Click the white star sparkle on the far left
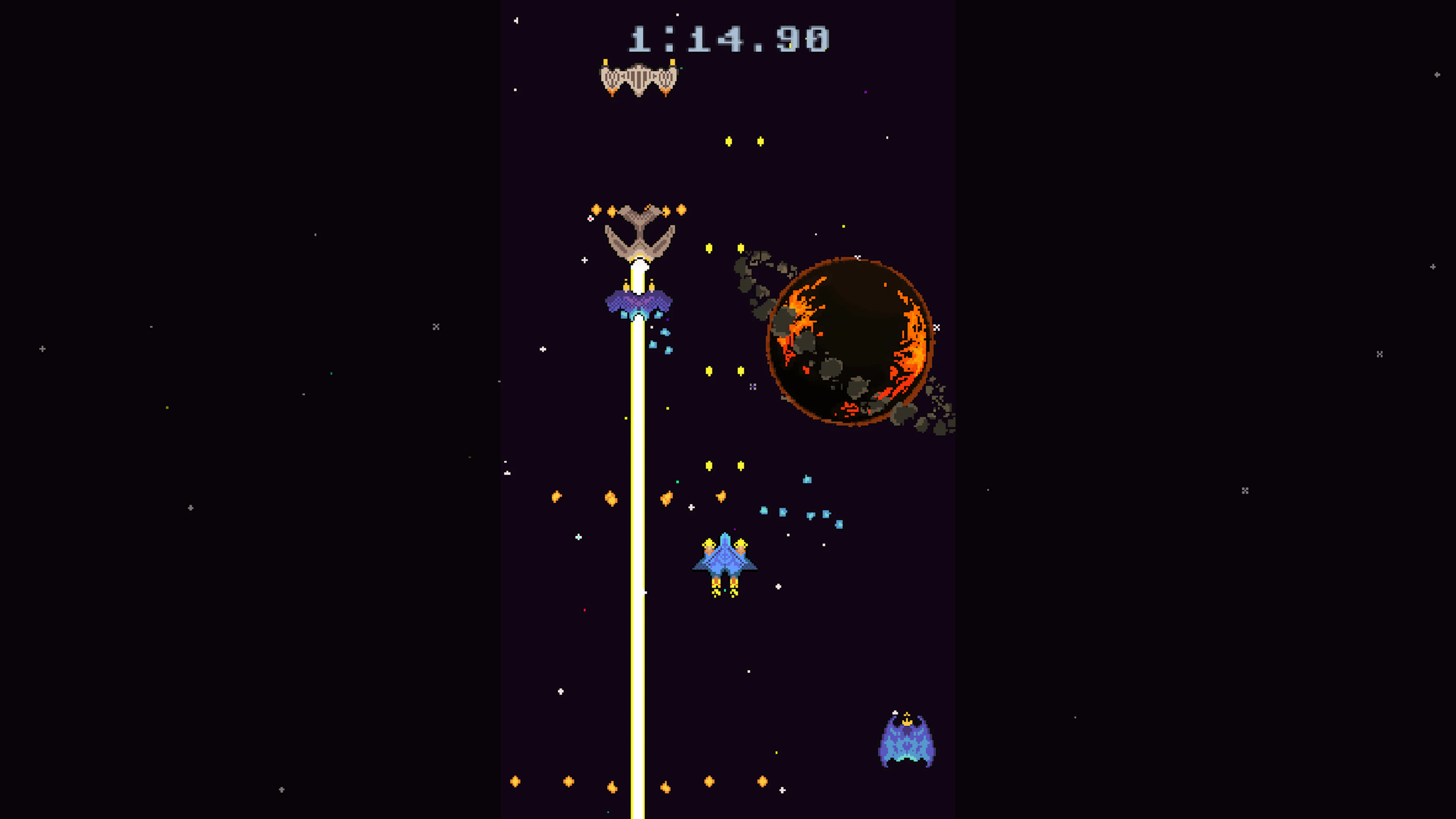 (x=42, y=349)
